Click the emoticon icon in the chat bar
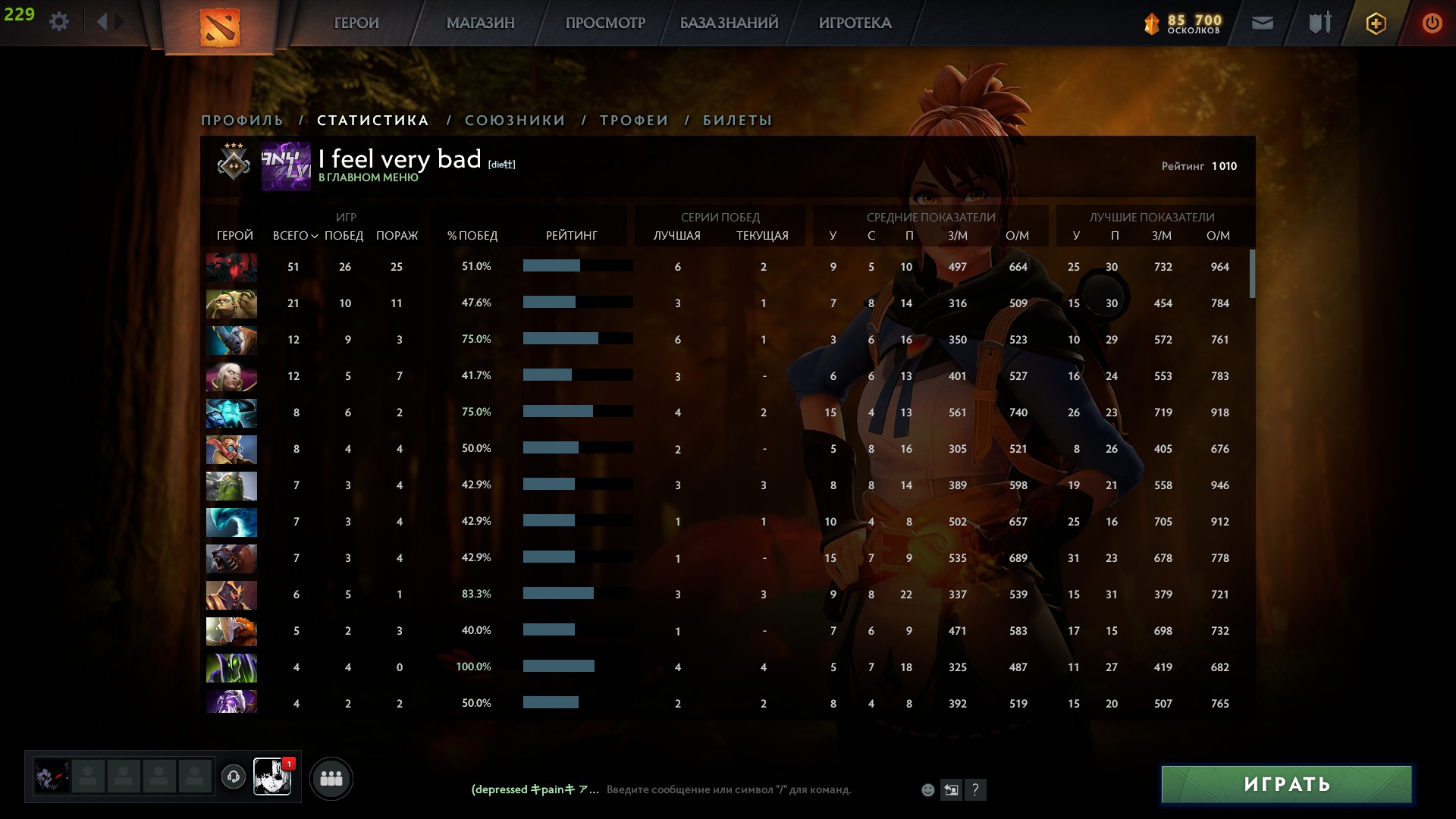The height and width of the screenshot is (819, 1456). pyautogui.click(x=927, y=789)
